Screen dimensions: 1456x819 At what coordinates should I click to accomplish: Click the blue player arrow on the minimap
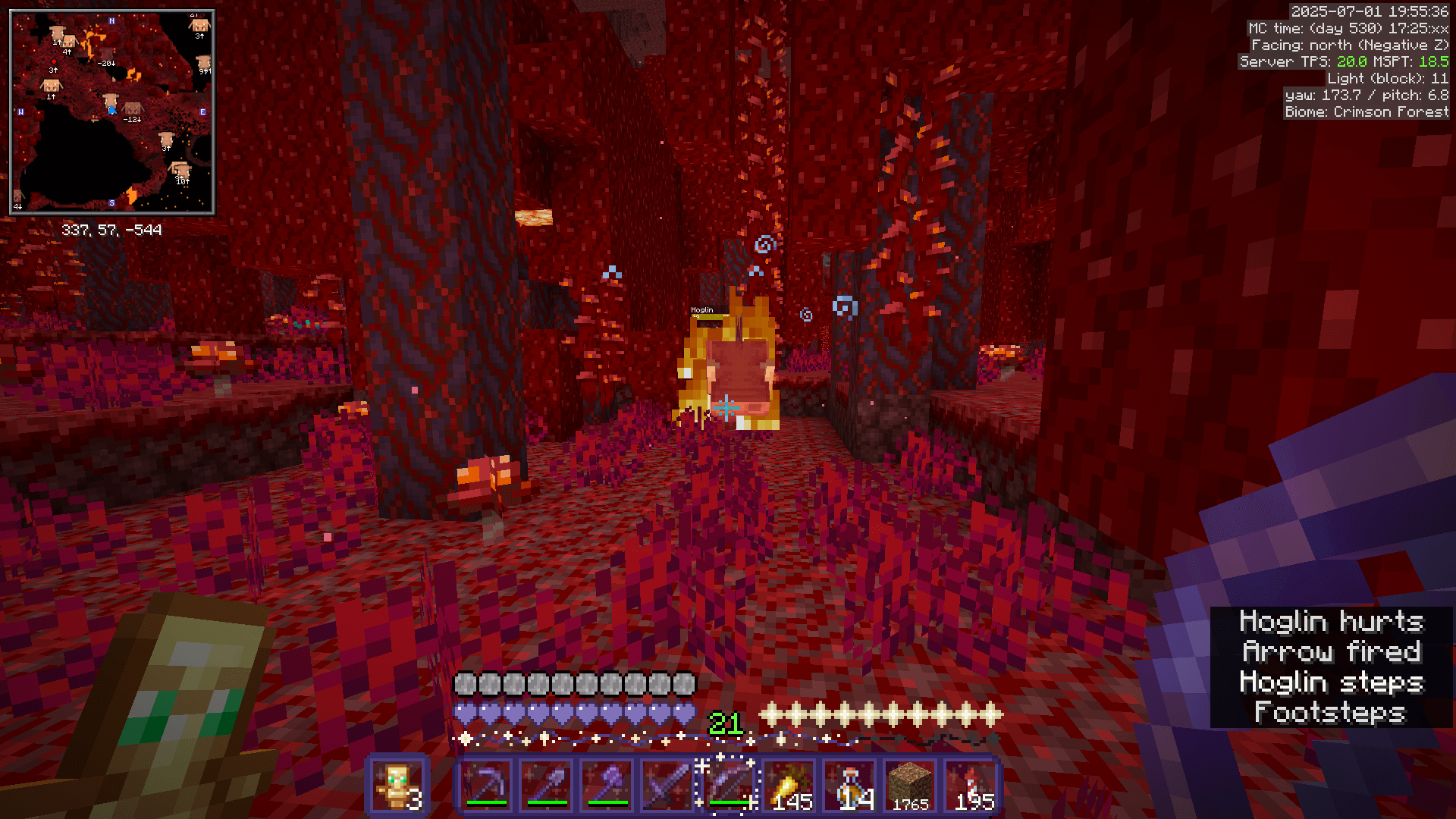coord(111,108)
